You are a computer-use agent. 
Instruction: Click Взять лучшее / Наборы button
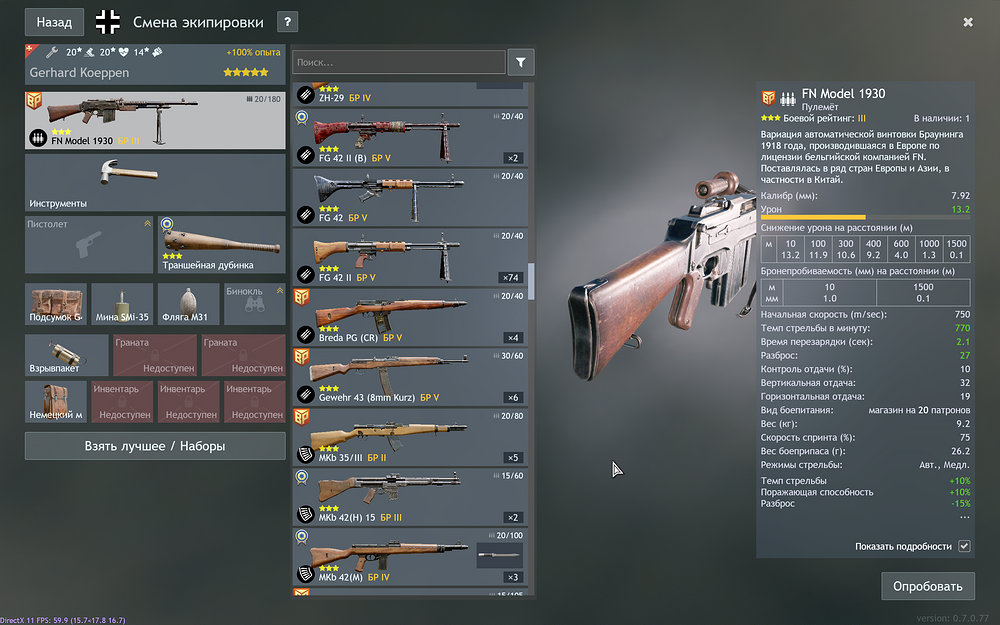pos(155,446)
